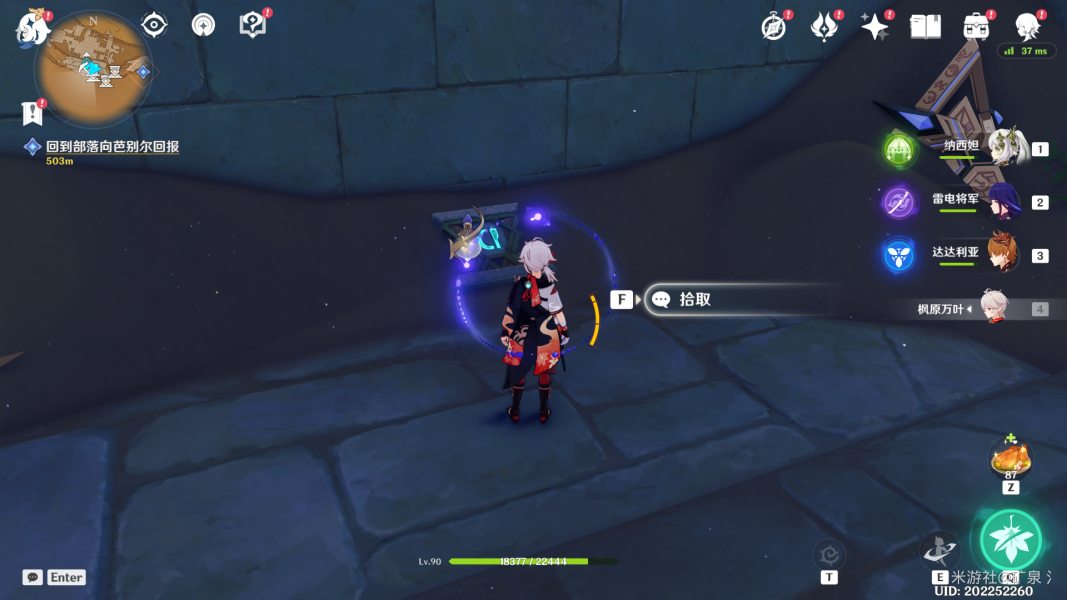Open the character screen head icon

pos(1027,27)
